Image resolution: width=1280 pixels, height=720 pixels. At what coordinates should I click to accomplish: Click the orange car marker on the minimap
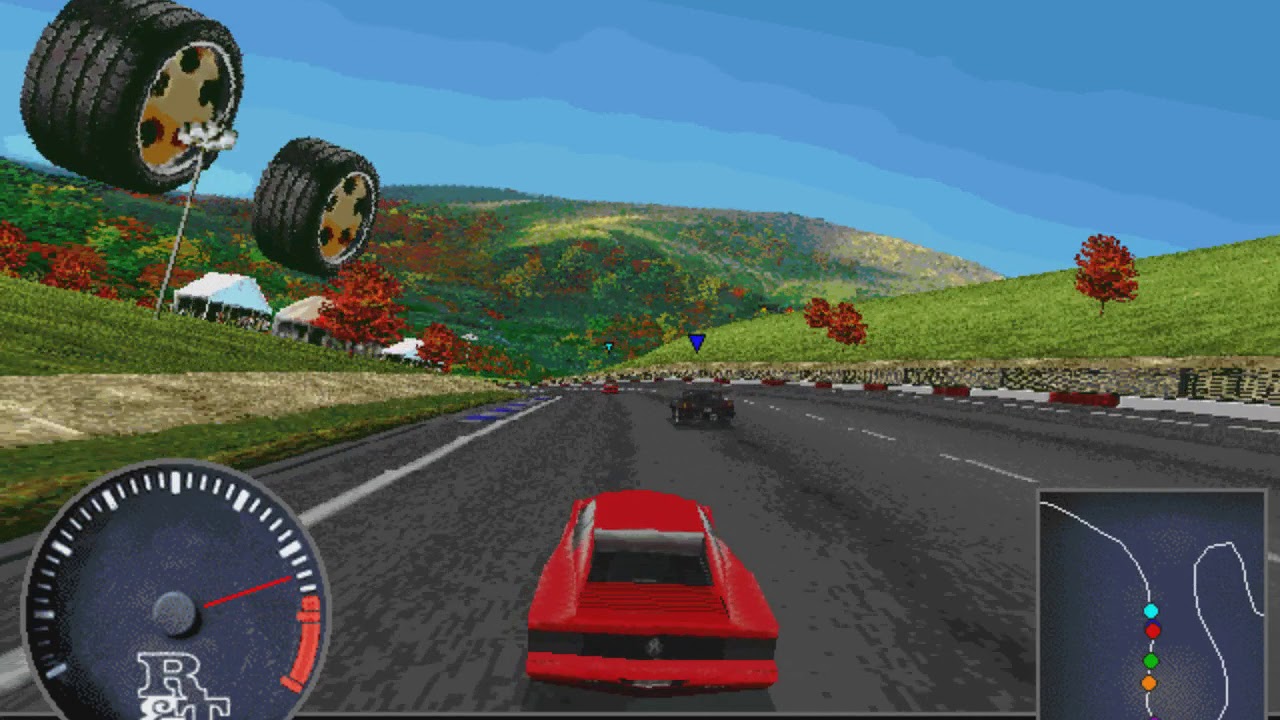(1148, 682)
